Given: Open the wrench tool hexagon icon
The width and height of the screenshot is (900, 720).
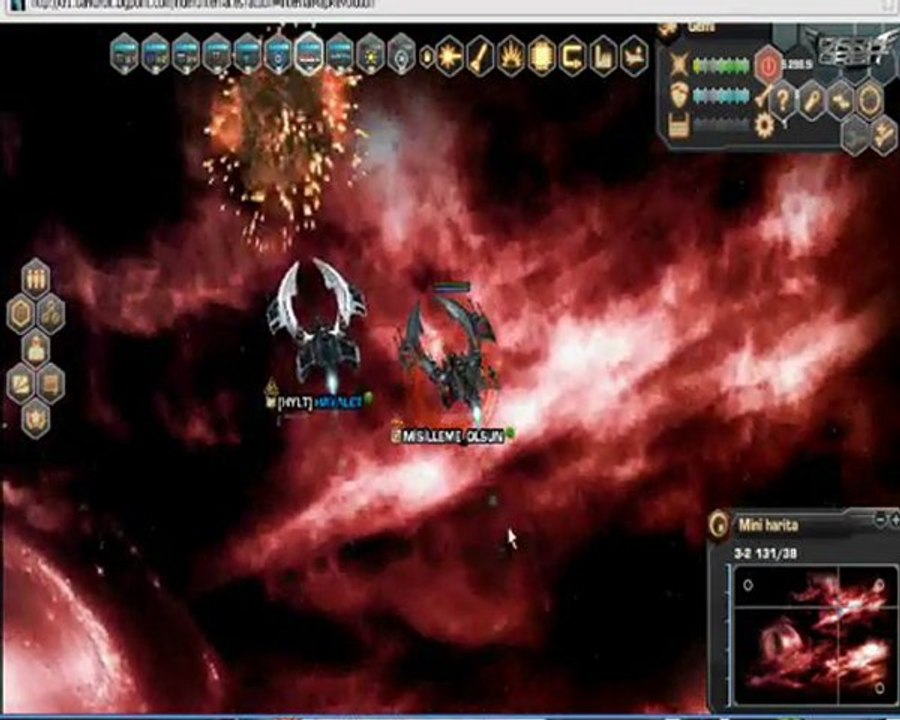Looking at the screenshot, I should click(812, 98).
